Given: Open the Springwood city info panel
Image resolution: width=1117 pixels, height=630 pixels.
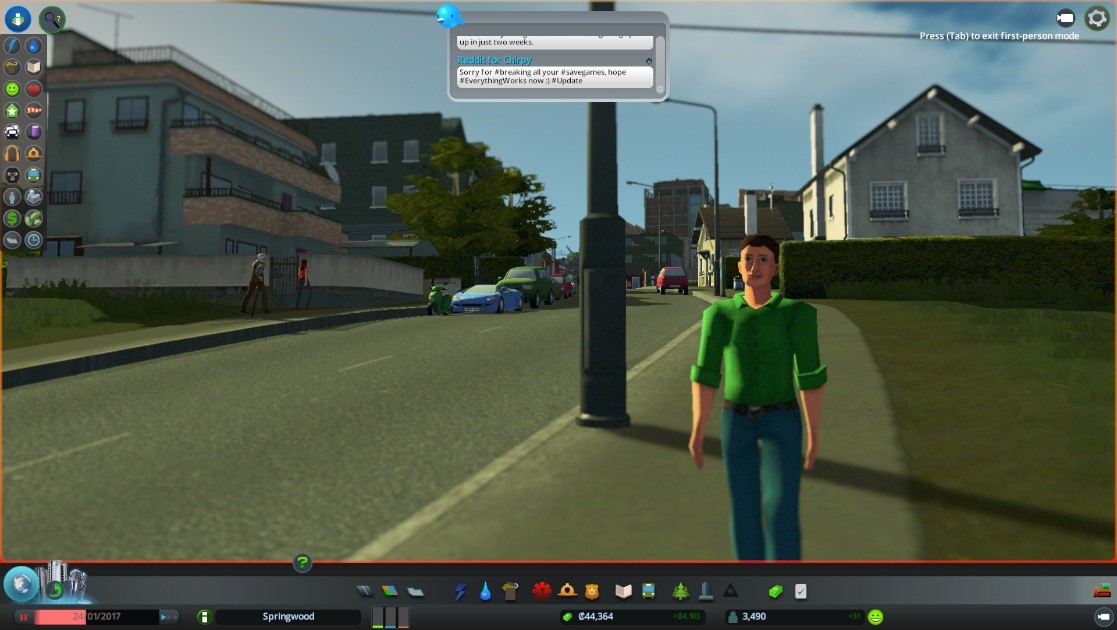Looking at the screenshot, I should pyautogui.click(x=288, y=617).
